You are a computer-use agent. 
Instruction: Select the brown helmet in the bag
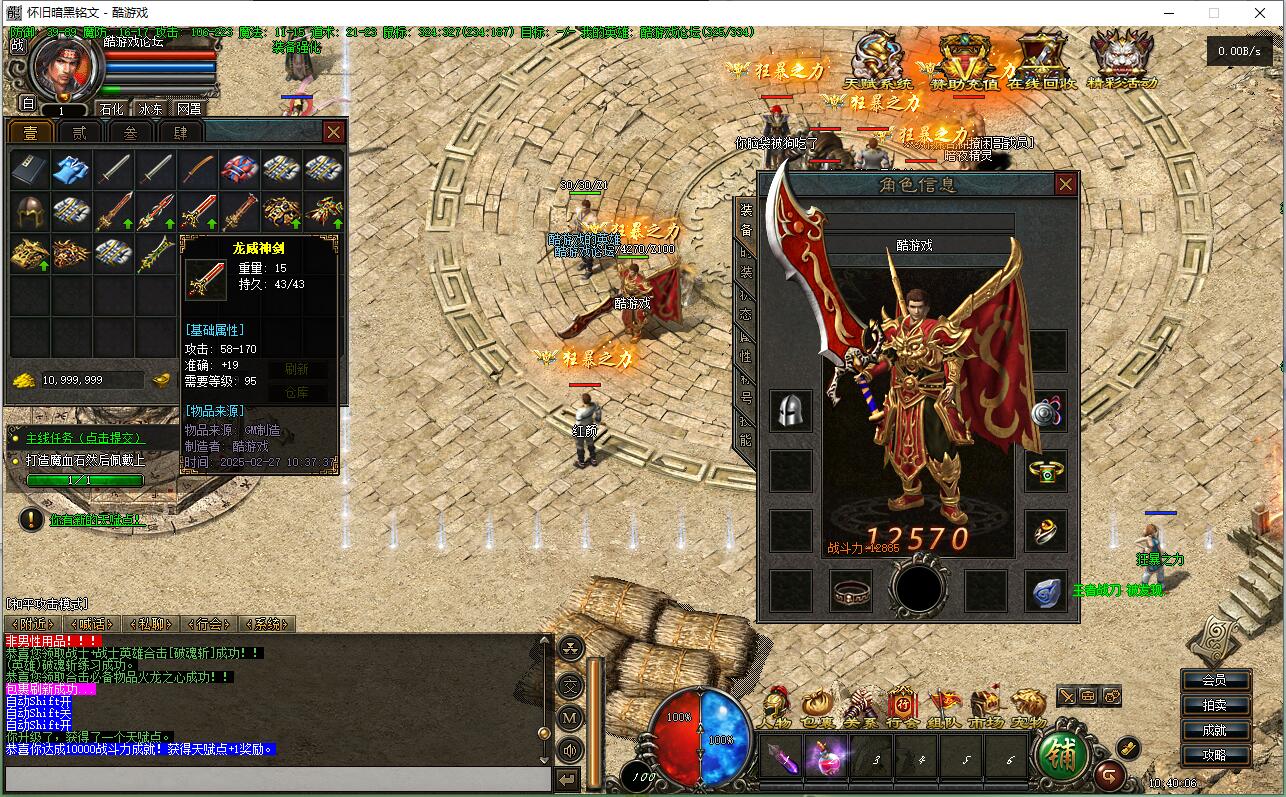[30, 211]
